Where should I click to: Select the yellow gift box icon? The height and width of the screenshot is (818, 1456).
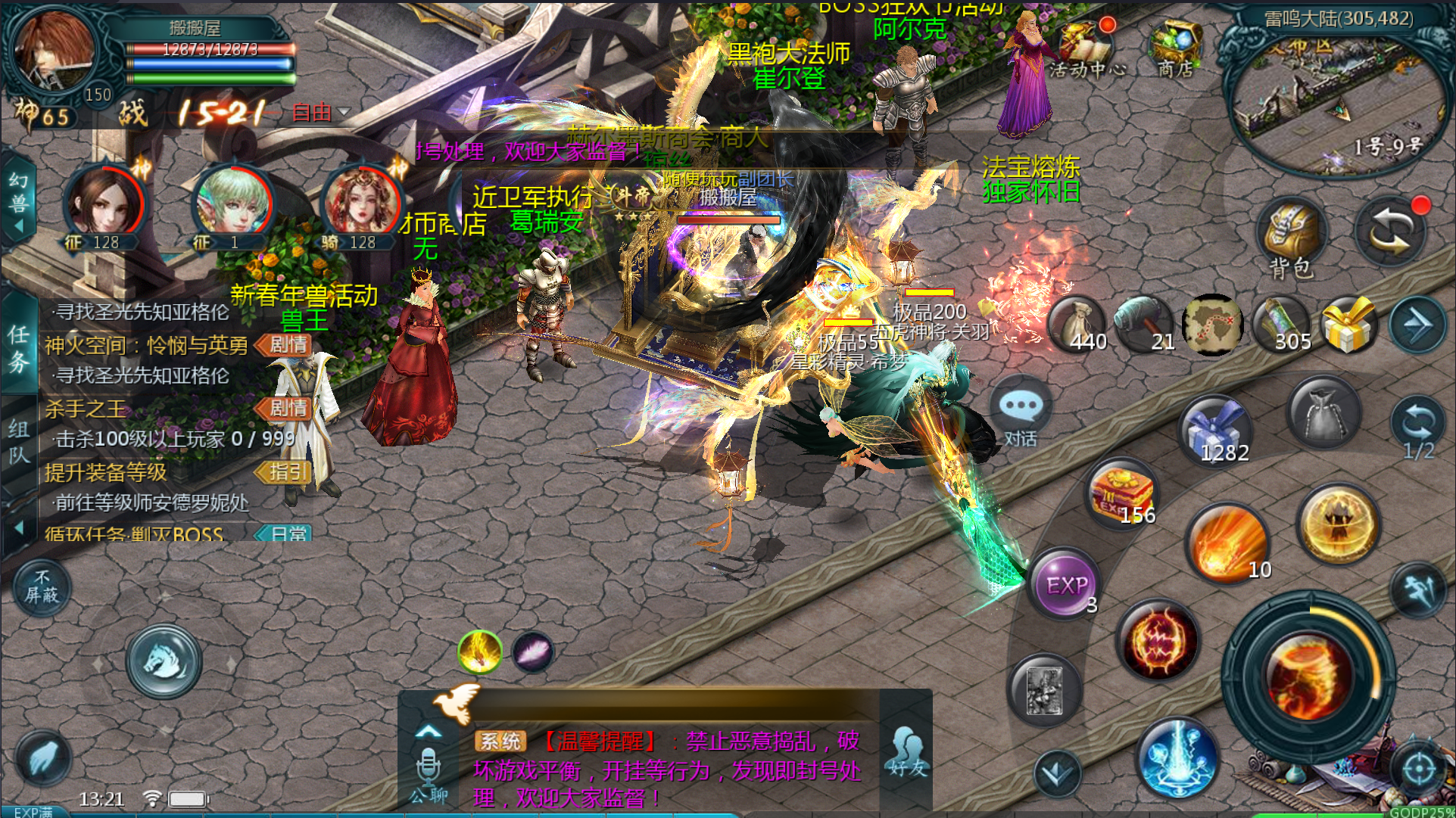tap(1348, 325)
